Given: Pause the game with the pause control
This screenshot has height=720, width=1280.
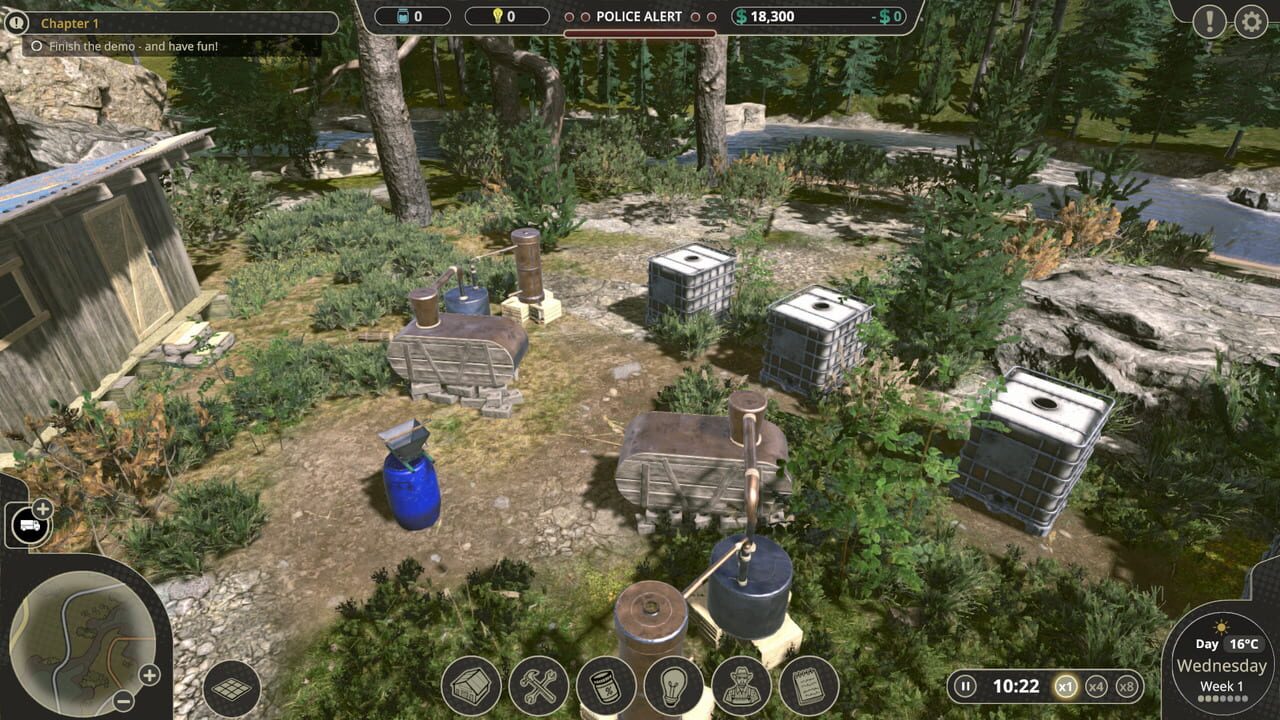Looking at the screenshot, I should [x=965, y=686].
